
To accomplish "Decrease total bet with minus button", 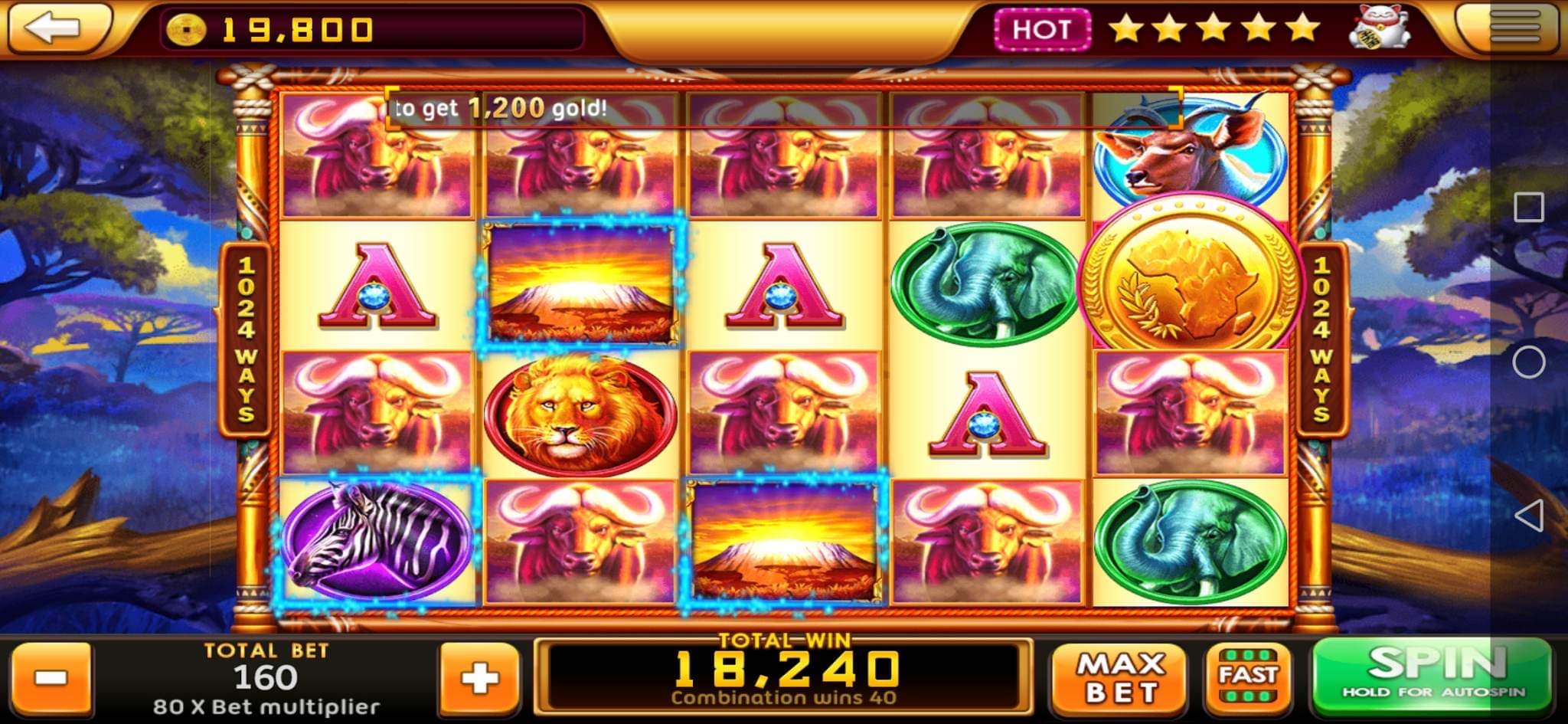I will click(x=52, y=678).
